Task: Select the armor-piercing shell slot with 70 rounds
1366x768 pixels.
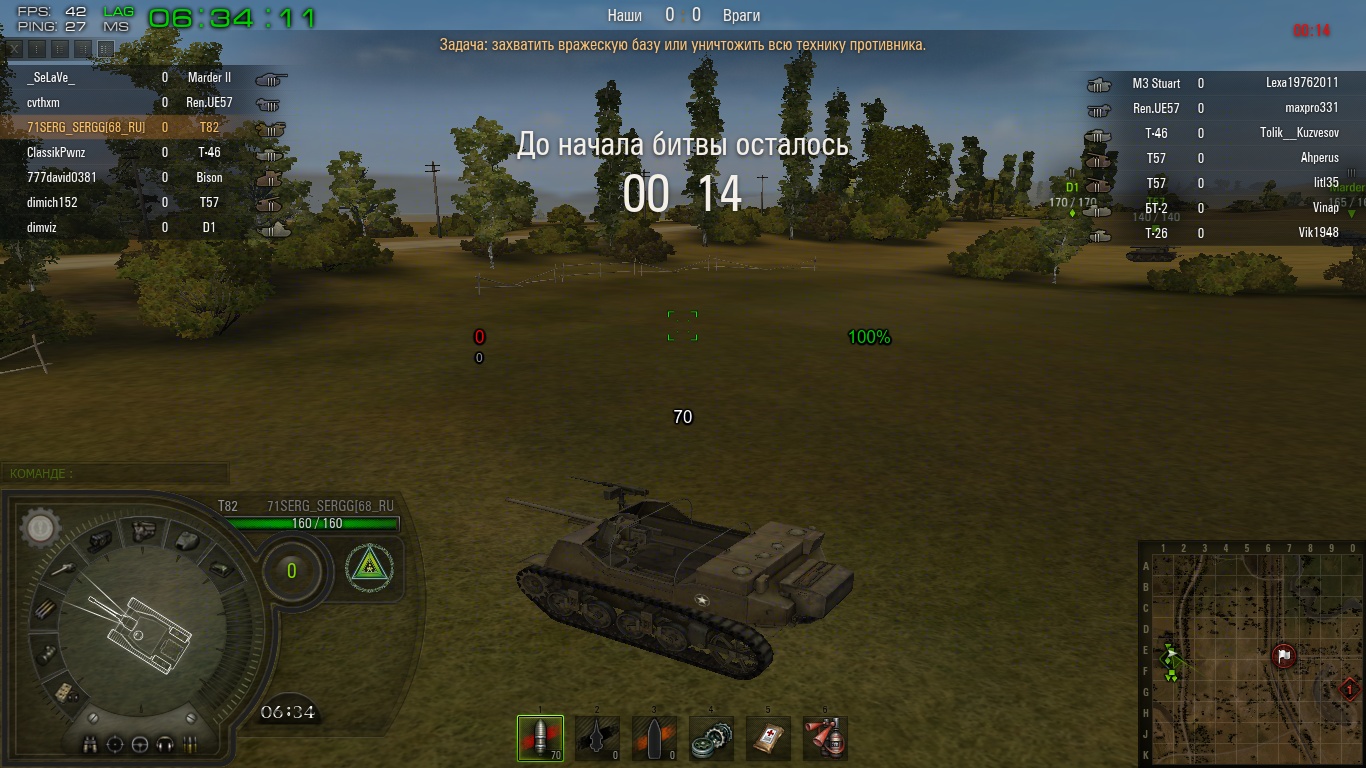Action: tap(540, 738)
